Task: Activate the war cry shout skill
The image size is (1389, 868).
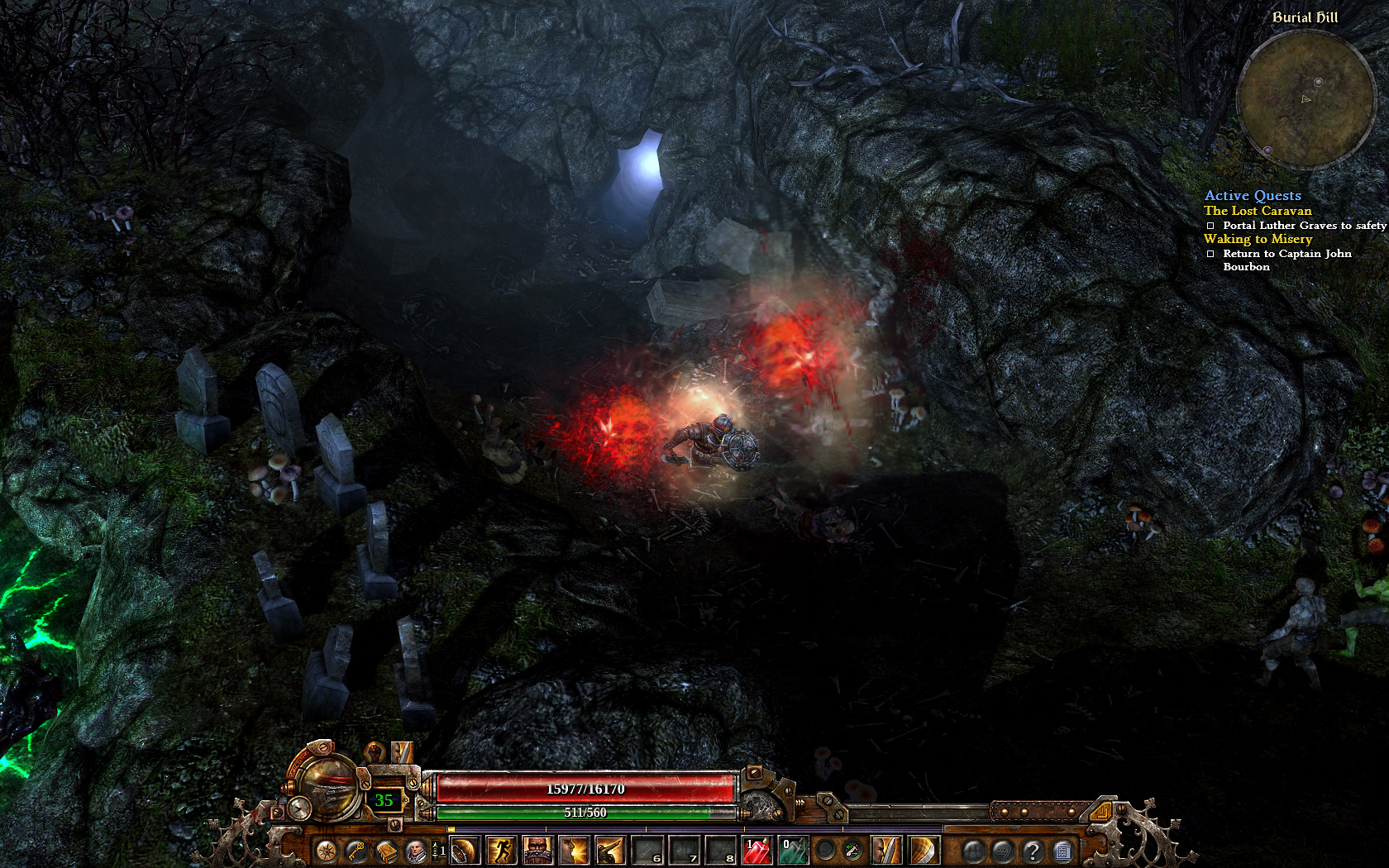Action: (574, 850)
